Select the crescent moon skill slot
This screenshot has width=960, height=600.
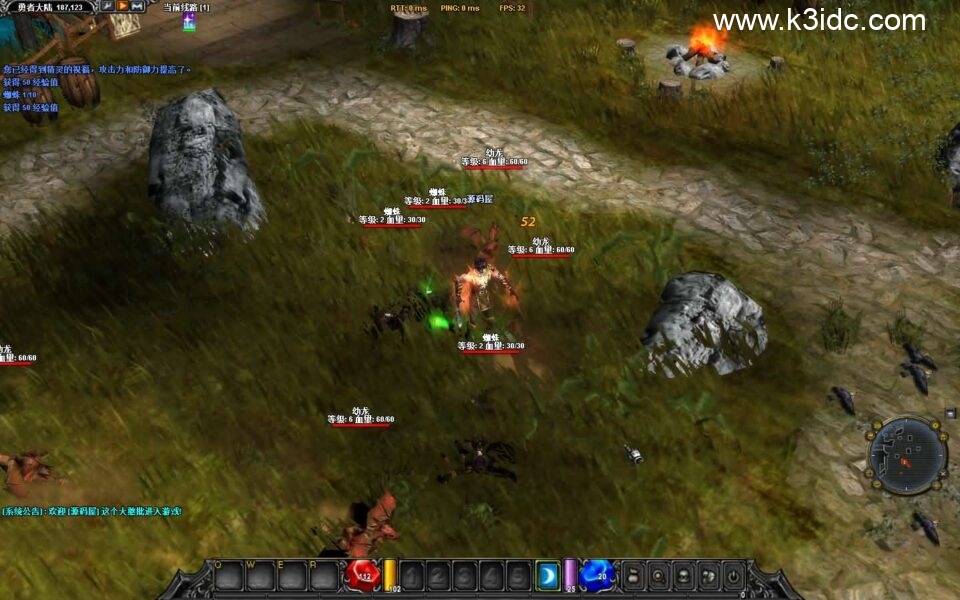pyautogui.click(x=547, y=575)
